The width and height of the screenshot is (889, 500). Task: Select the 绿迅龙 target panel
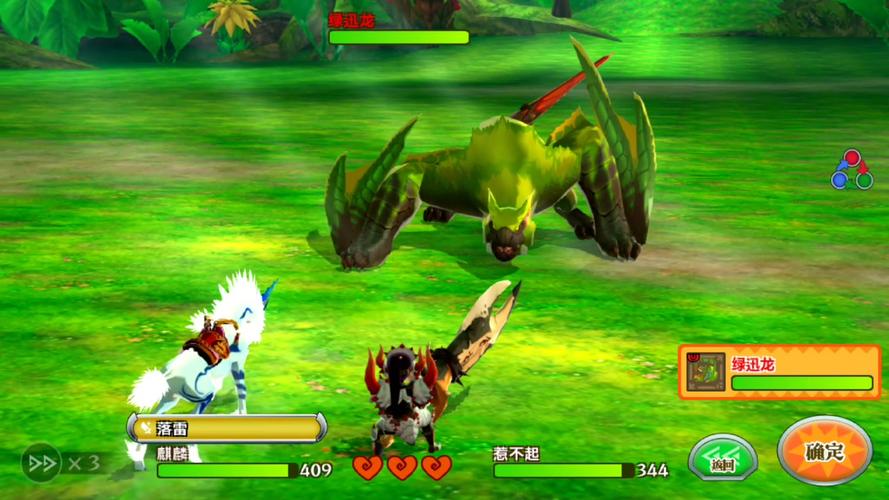pyautogui.click(x=780, y=371)
